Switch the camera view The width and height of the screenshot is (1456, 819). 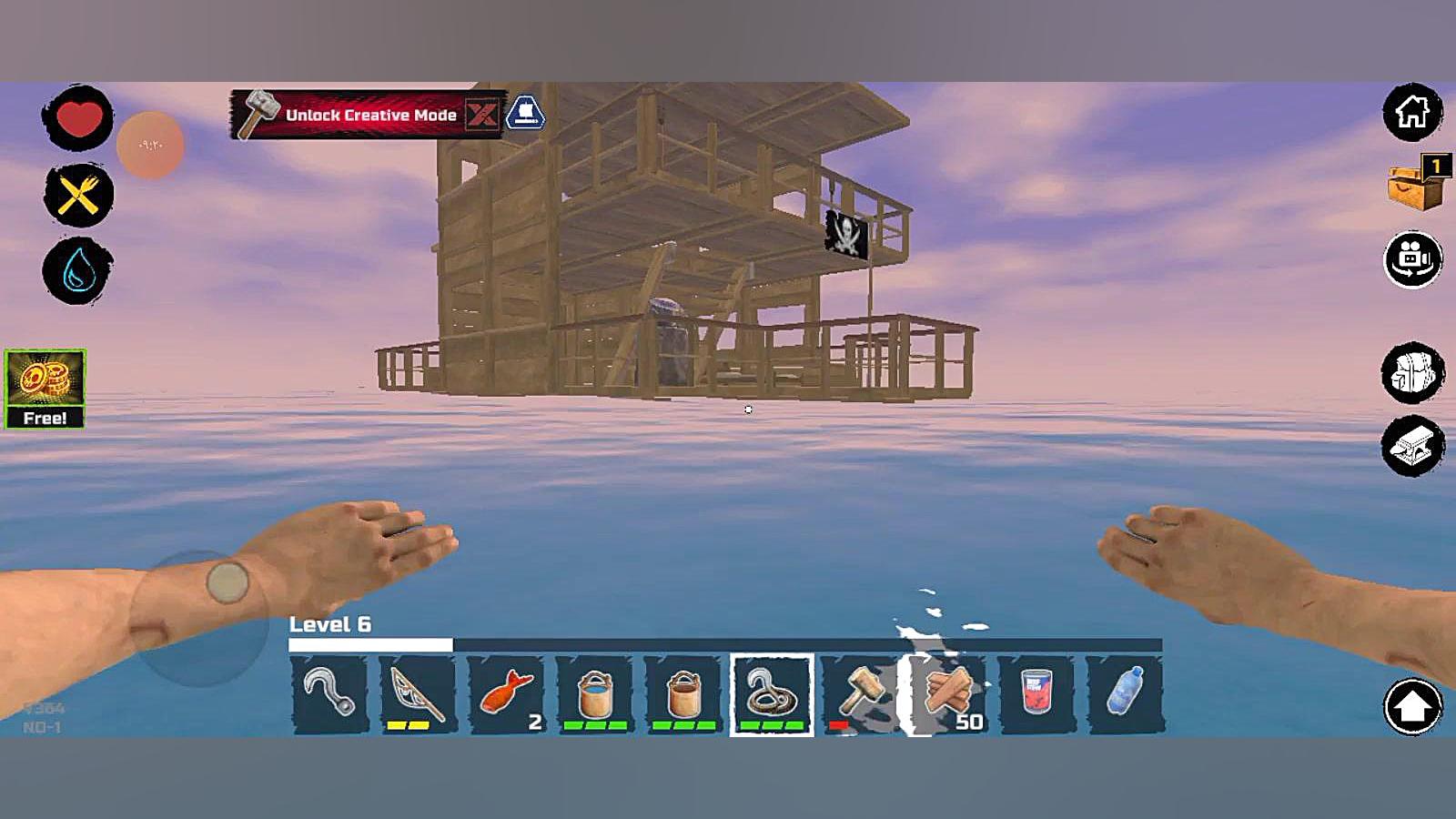(1412, 259)
